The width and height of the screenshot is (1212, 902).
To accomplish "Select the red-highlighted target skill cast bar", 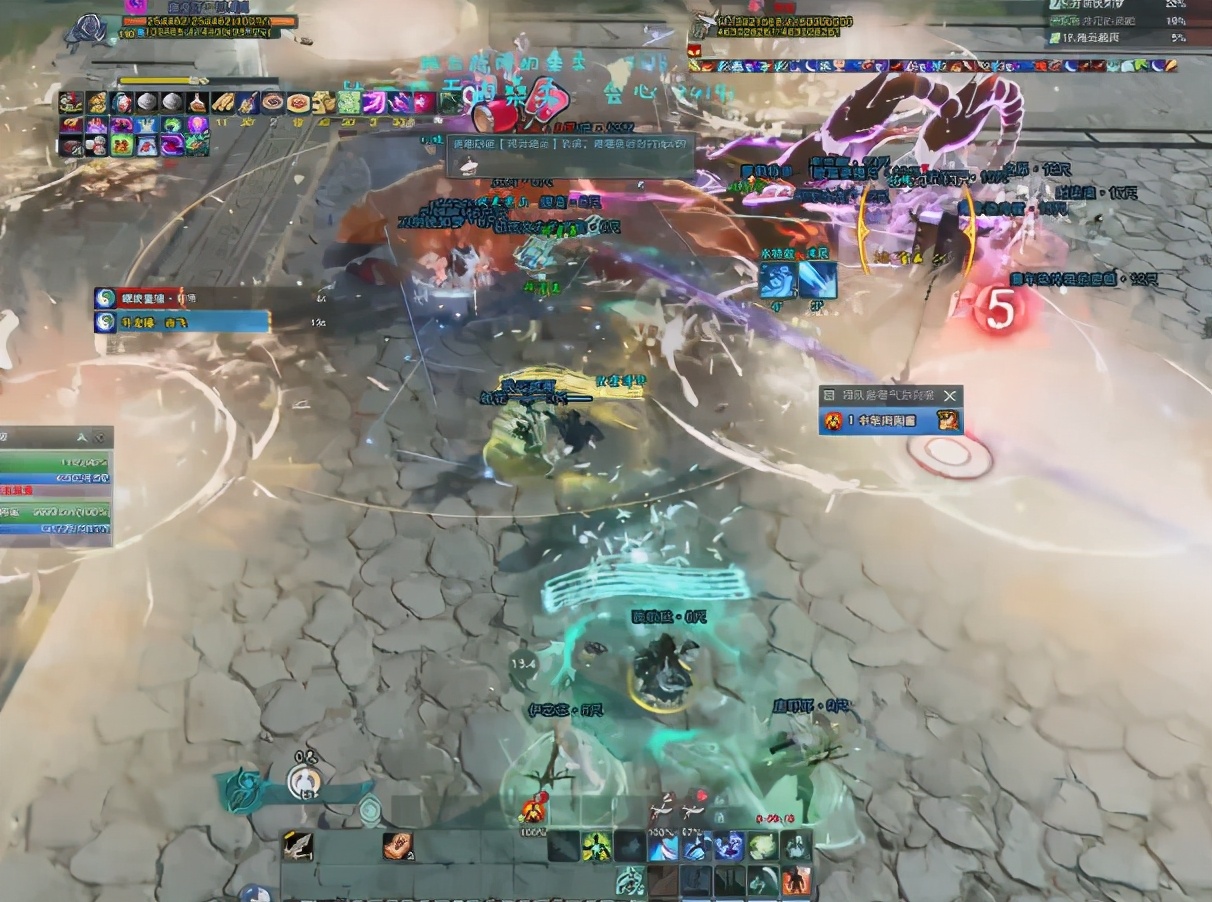I will coord(182,298).
